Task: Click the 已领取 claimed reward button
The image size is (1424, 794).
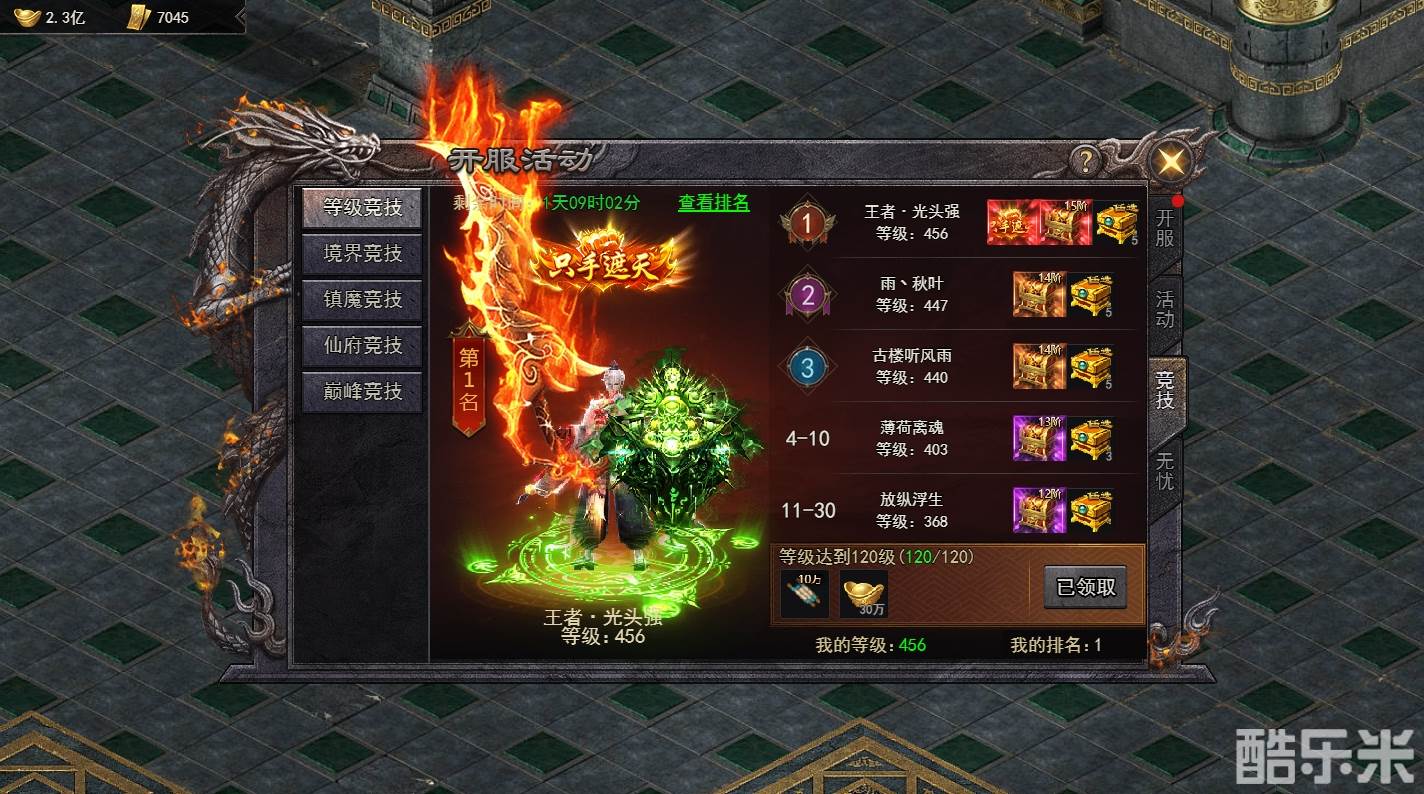Action: 1084,587
